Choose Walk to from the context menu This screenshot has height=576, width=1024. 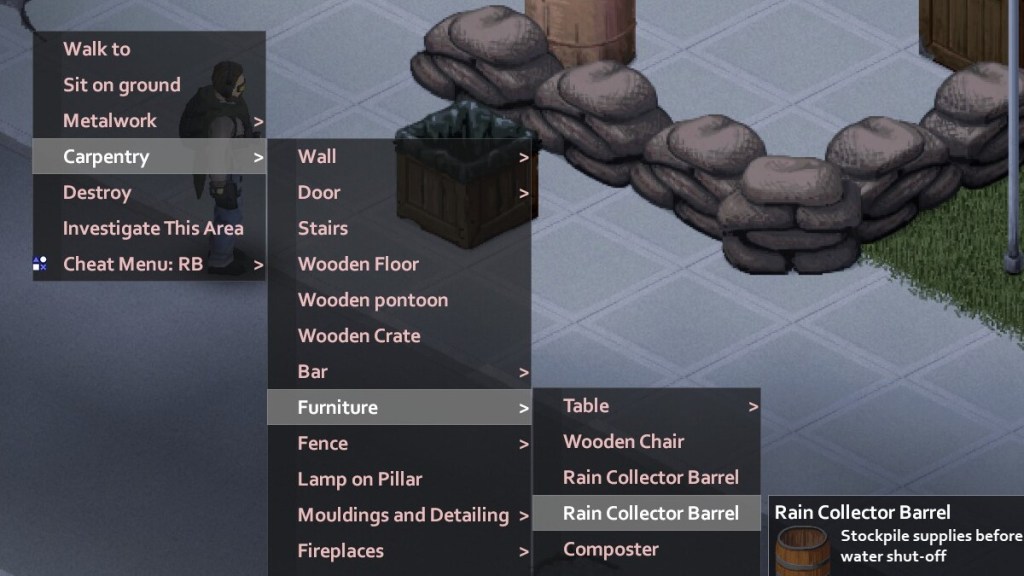tap(97, 49)
